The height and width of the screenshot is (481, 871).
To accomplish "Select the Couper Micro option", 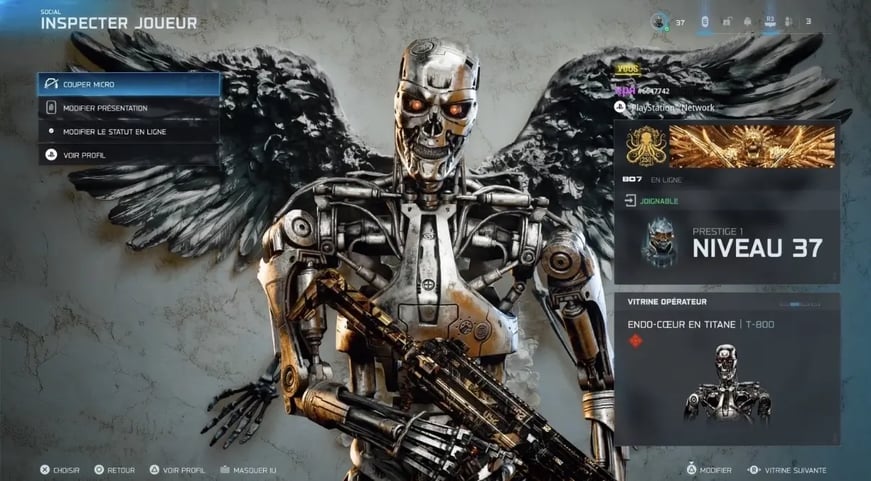I will [x=128, y=85].
